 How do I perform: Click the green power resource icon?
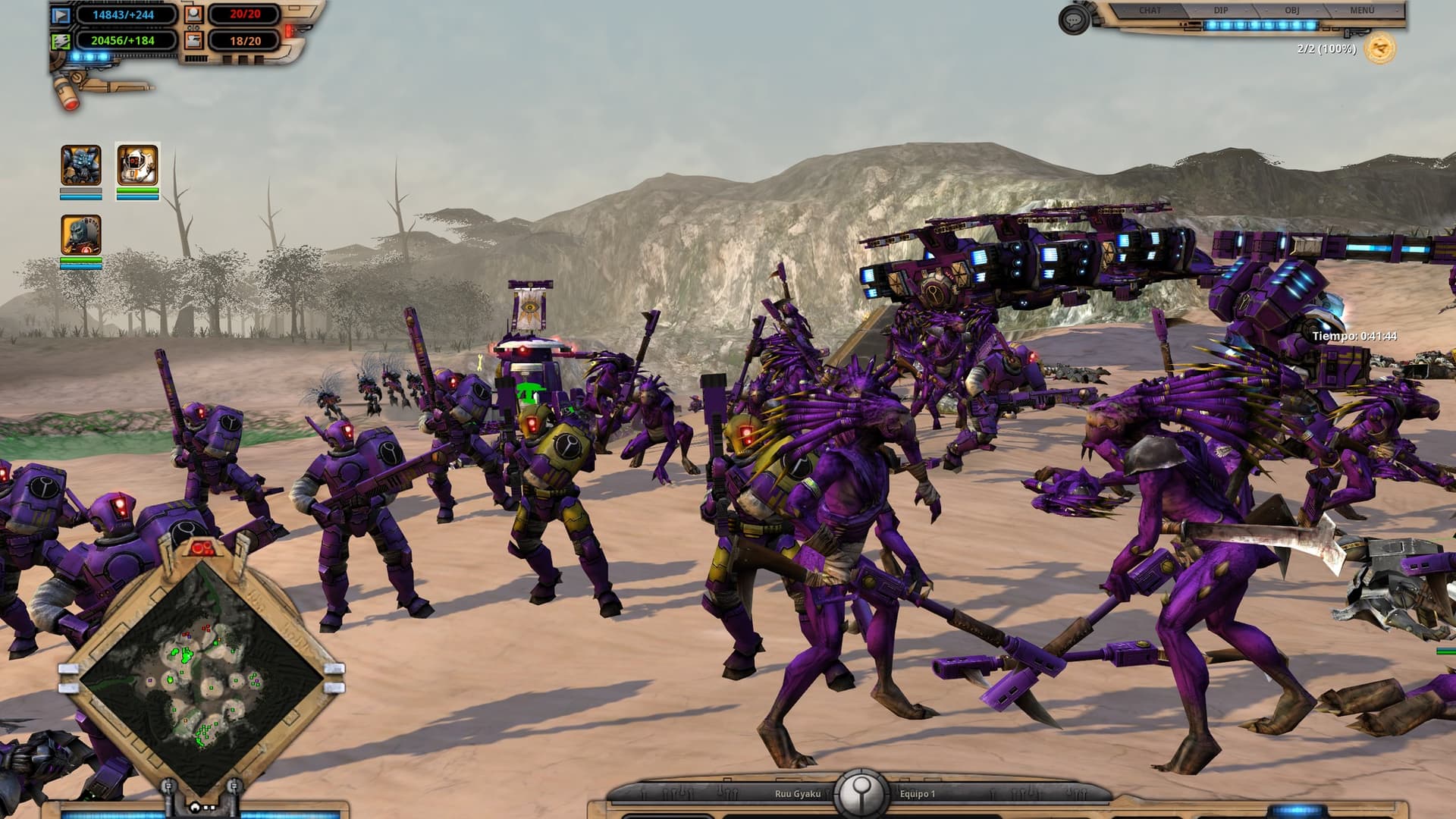(x=61, y=41)
